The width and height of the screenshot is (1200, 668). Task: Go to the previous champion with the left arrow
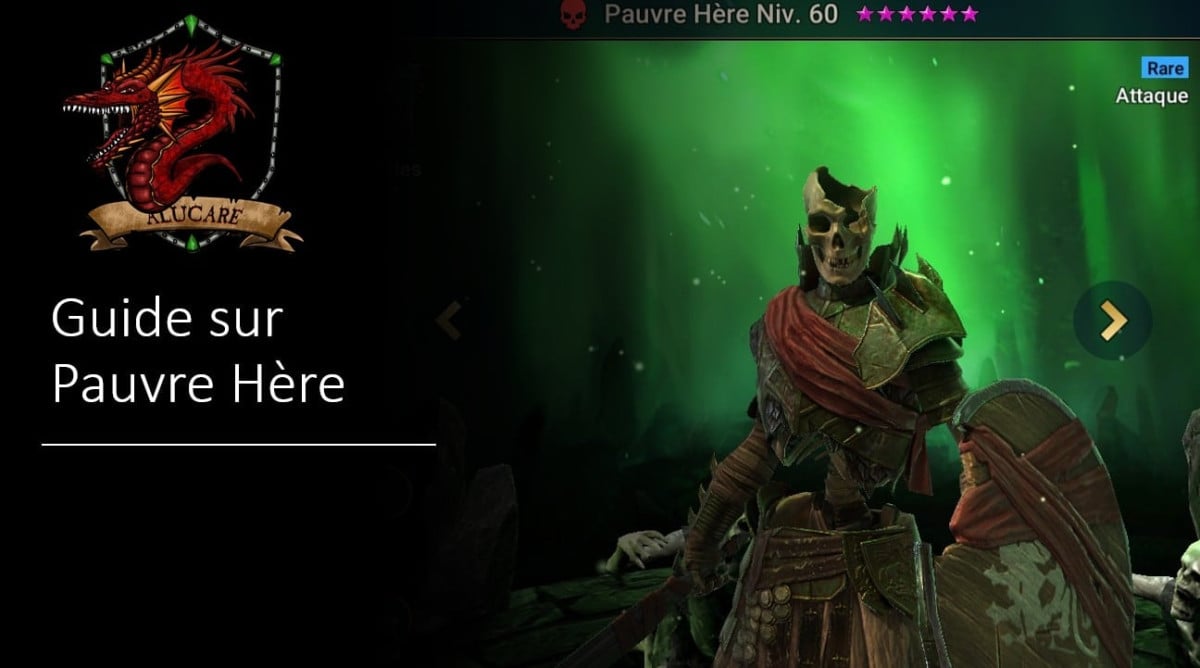point(449,320)
